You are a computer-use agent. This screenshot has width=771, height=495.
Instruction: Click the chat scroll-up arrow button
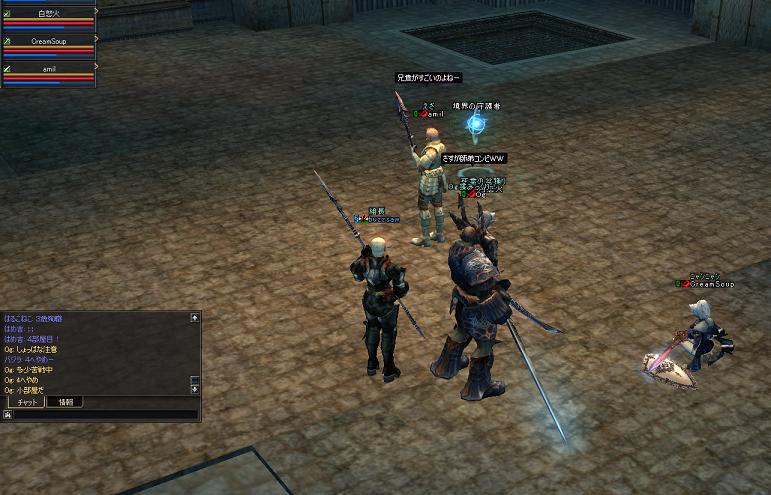click(195, 318)
